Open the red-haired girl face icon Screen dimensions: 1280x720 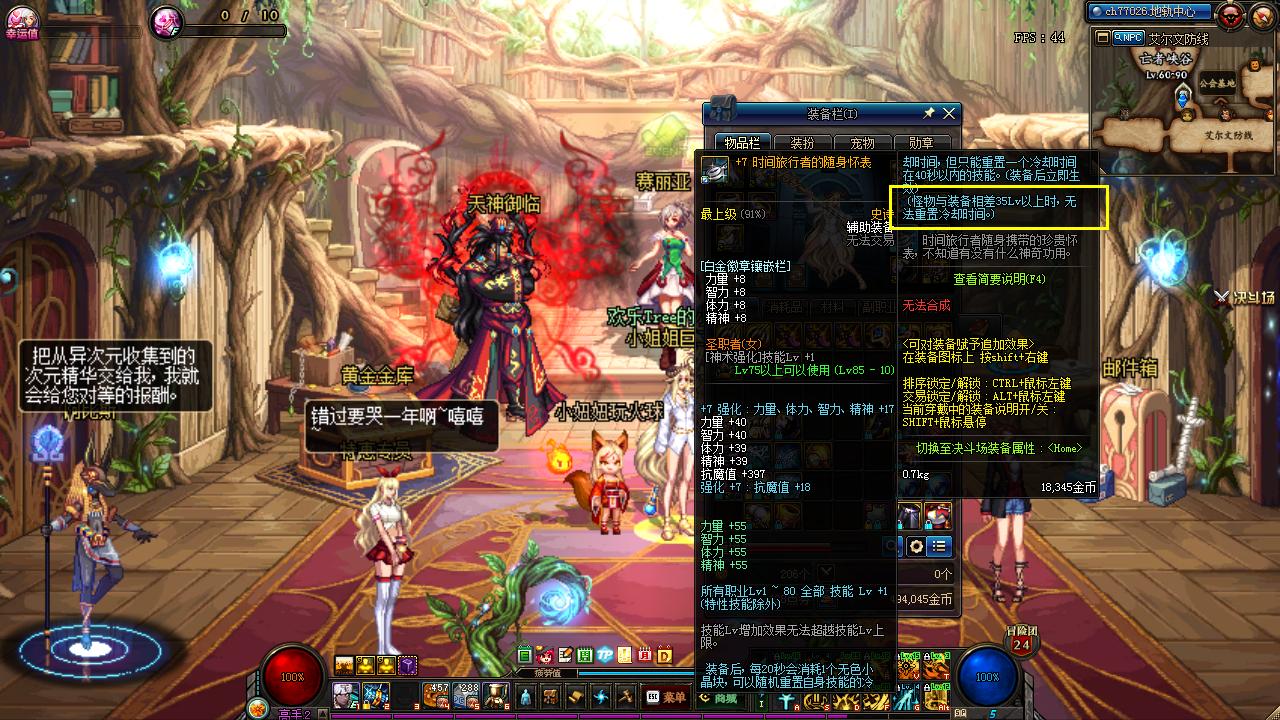(545, 656)
